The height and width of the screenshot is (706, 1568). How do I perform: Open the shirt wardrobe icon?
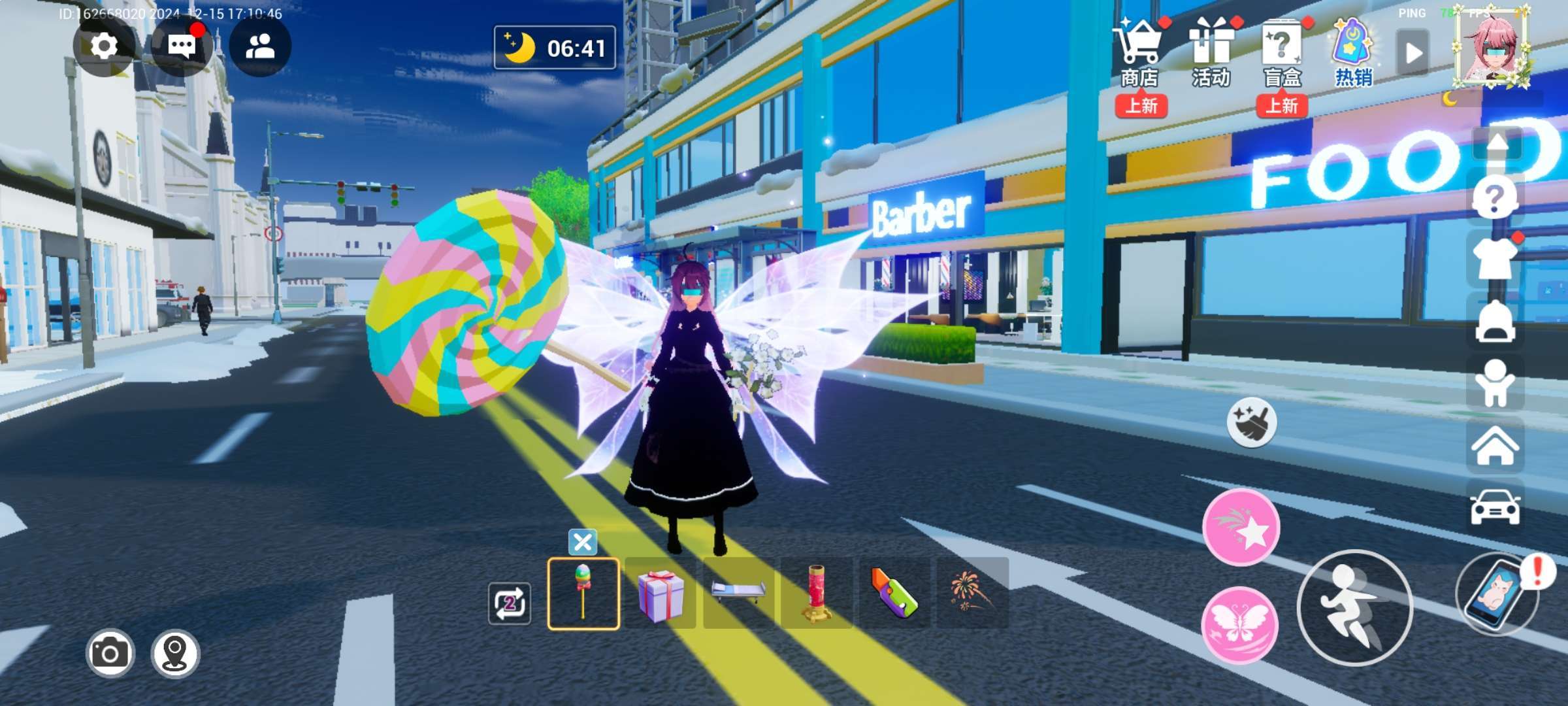(1495, 260)
